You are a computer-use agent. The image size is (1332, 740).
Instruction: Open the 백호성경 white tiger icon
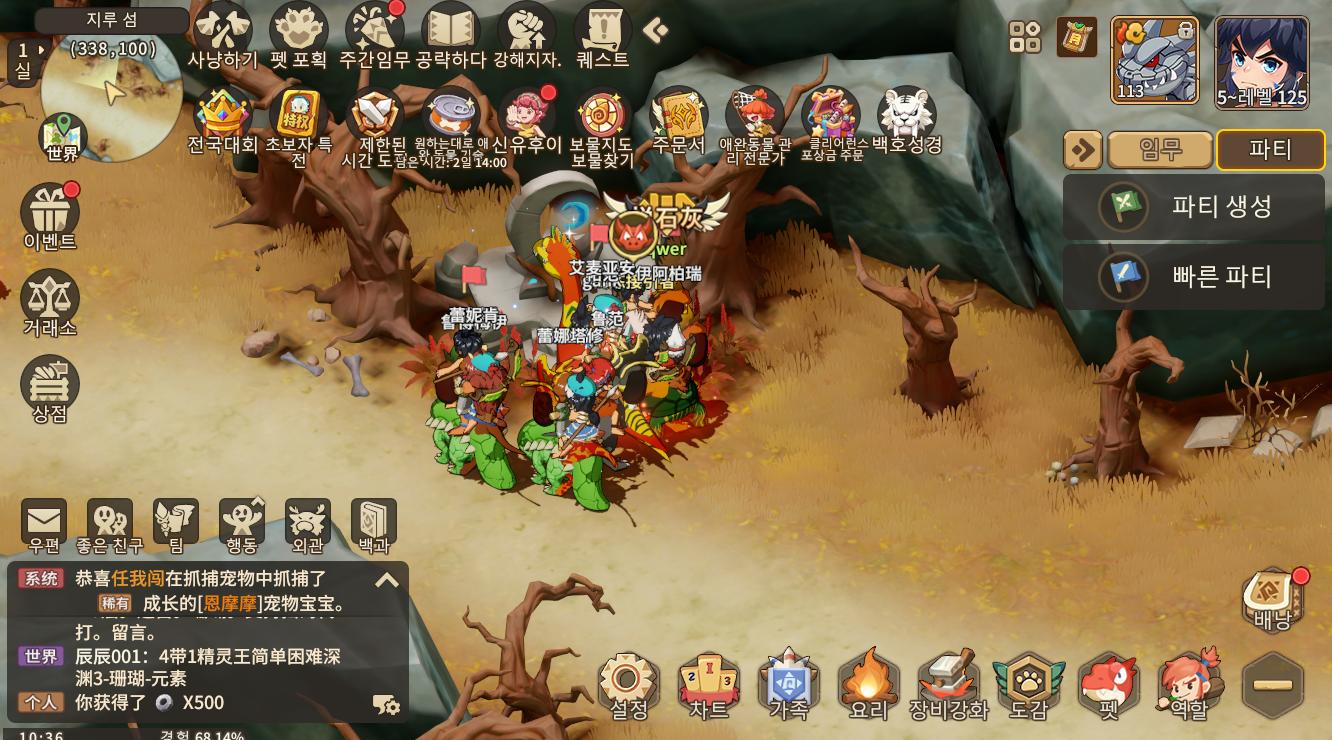point(906,118)
